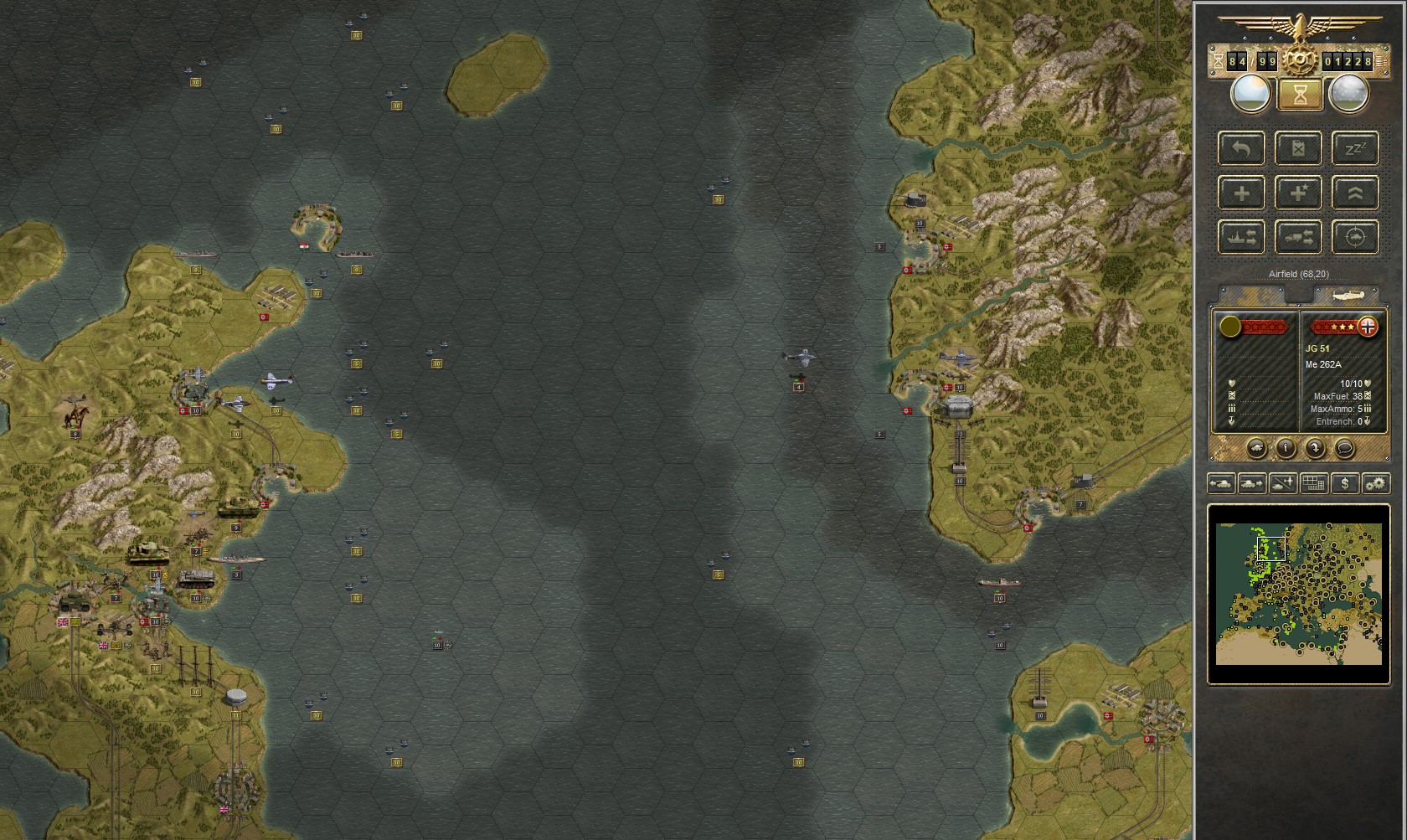
Task: Undo the last move with the back arrow
Action: click(1242, 148)
